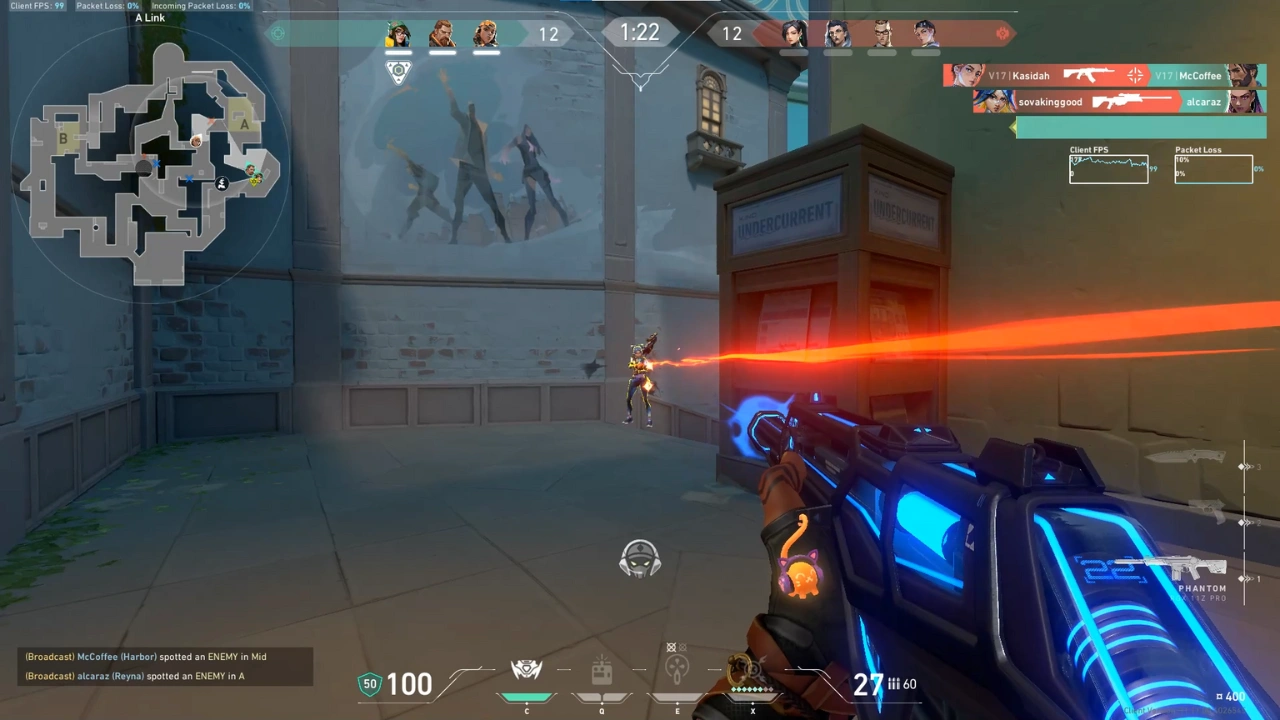This screenshot has width=1280, height=720.
Task: Click the Client FPS graph
Action: point(1108,169)
